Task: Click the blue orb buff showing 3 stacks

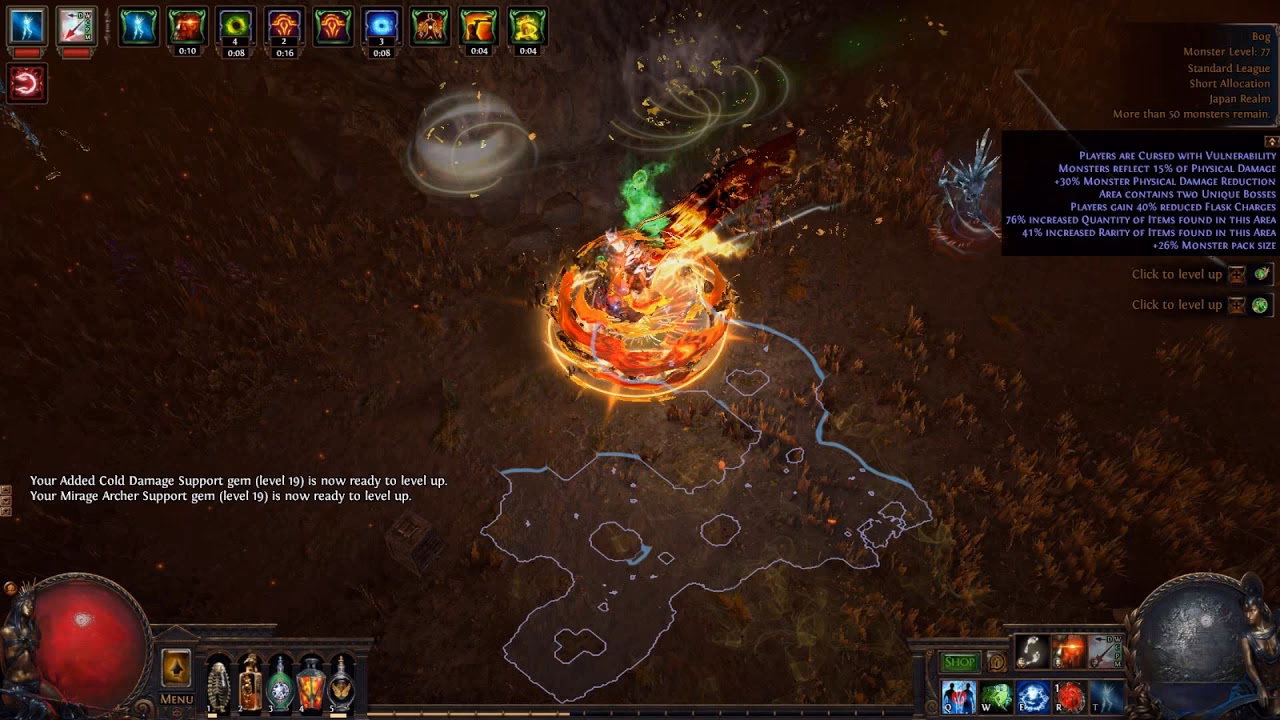Action: tap(381, 27)
